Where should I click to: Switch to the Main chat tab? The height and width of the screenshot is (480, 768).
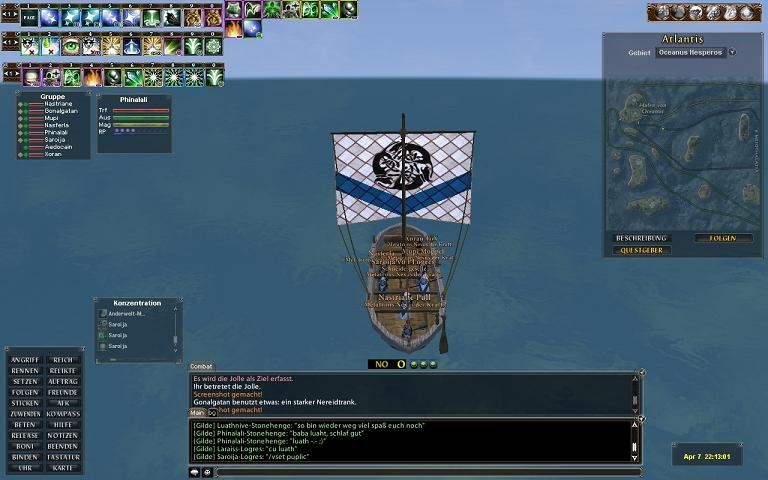[x=197, y=412]
